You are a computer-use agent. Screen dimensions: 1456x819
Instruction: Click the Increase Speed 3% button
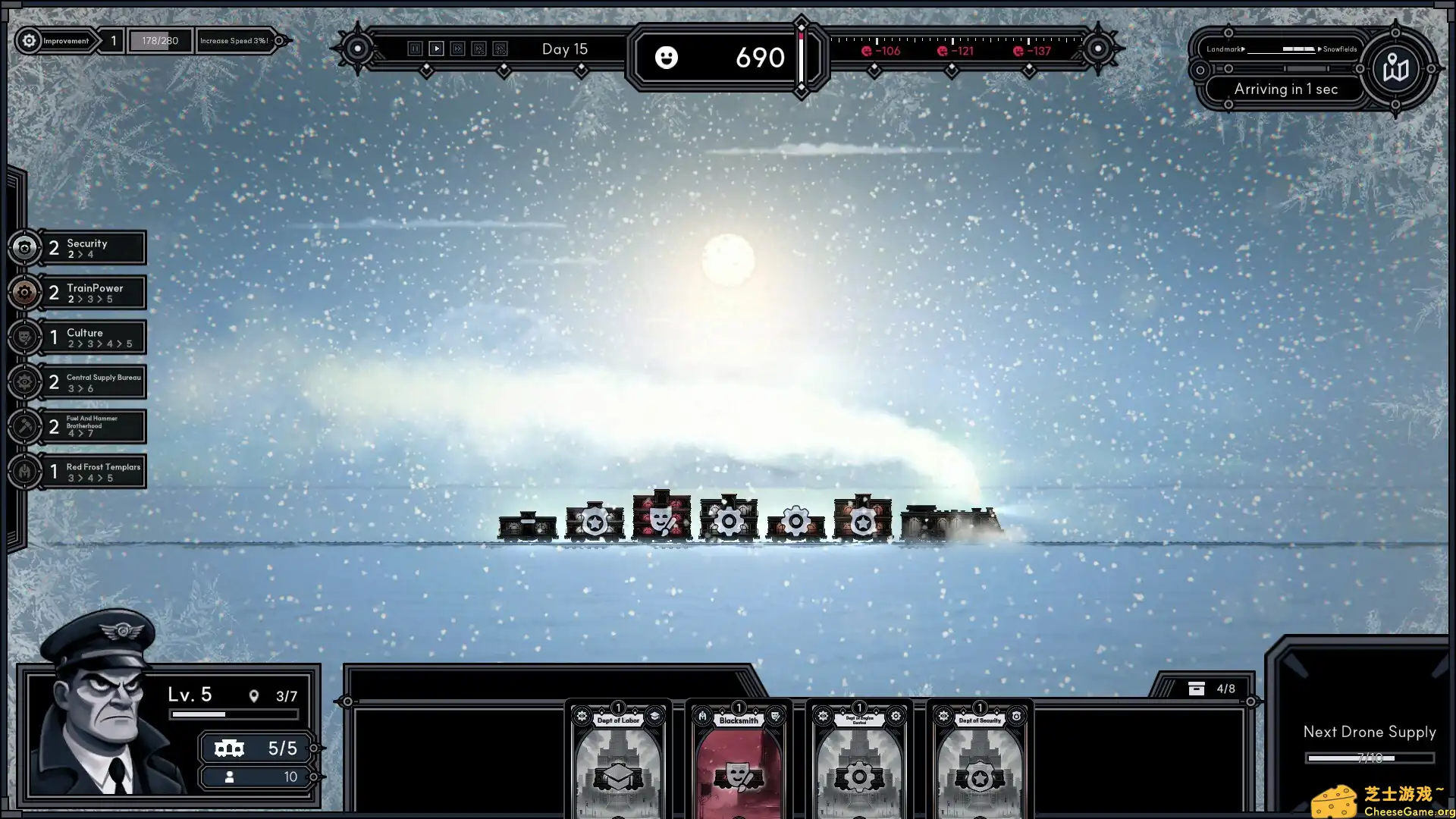235,41
